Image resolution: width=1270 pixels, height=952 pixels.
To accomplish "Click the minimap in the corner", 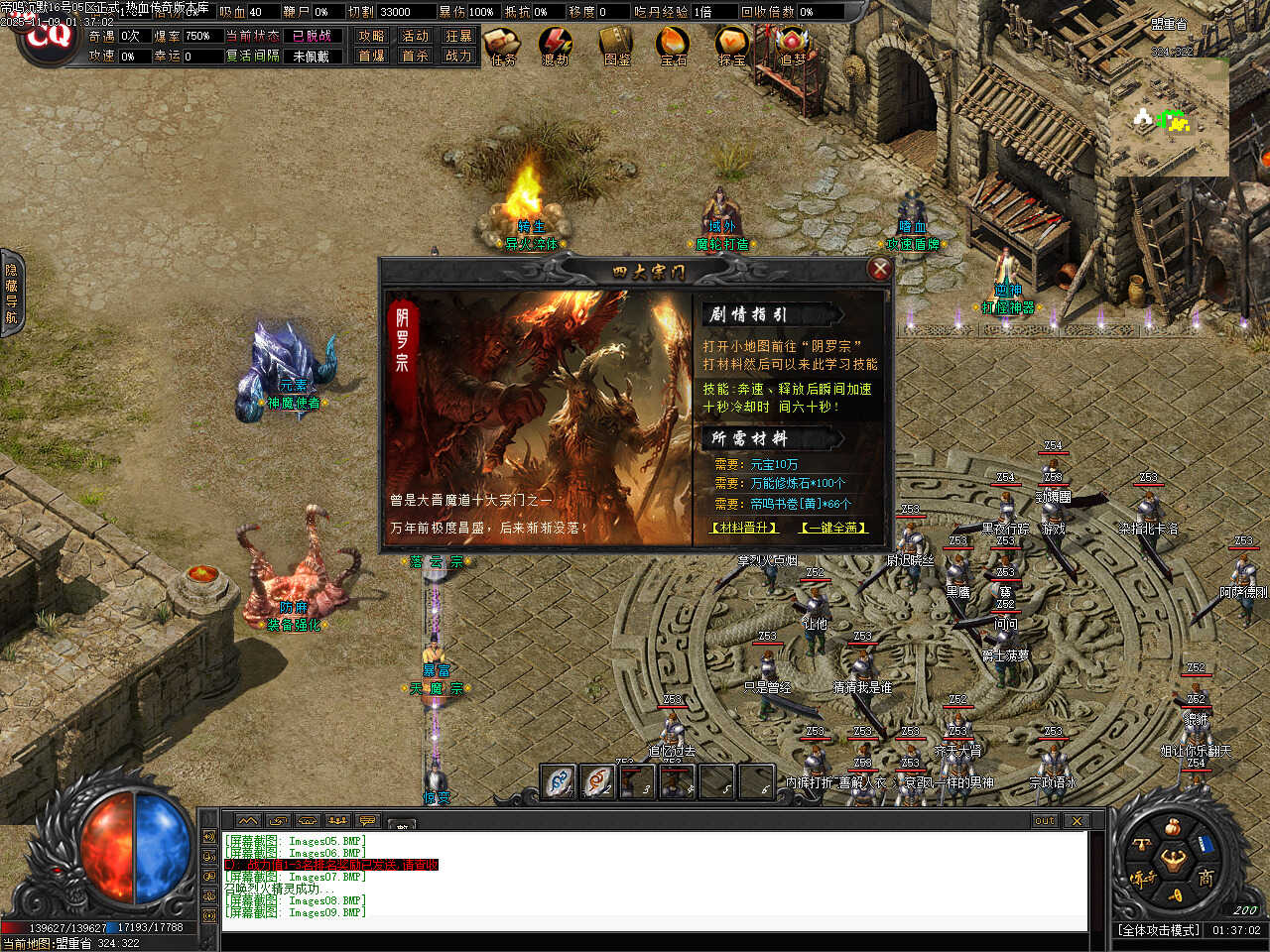I will point(1169,117).
